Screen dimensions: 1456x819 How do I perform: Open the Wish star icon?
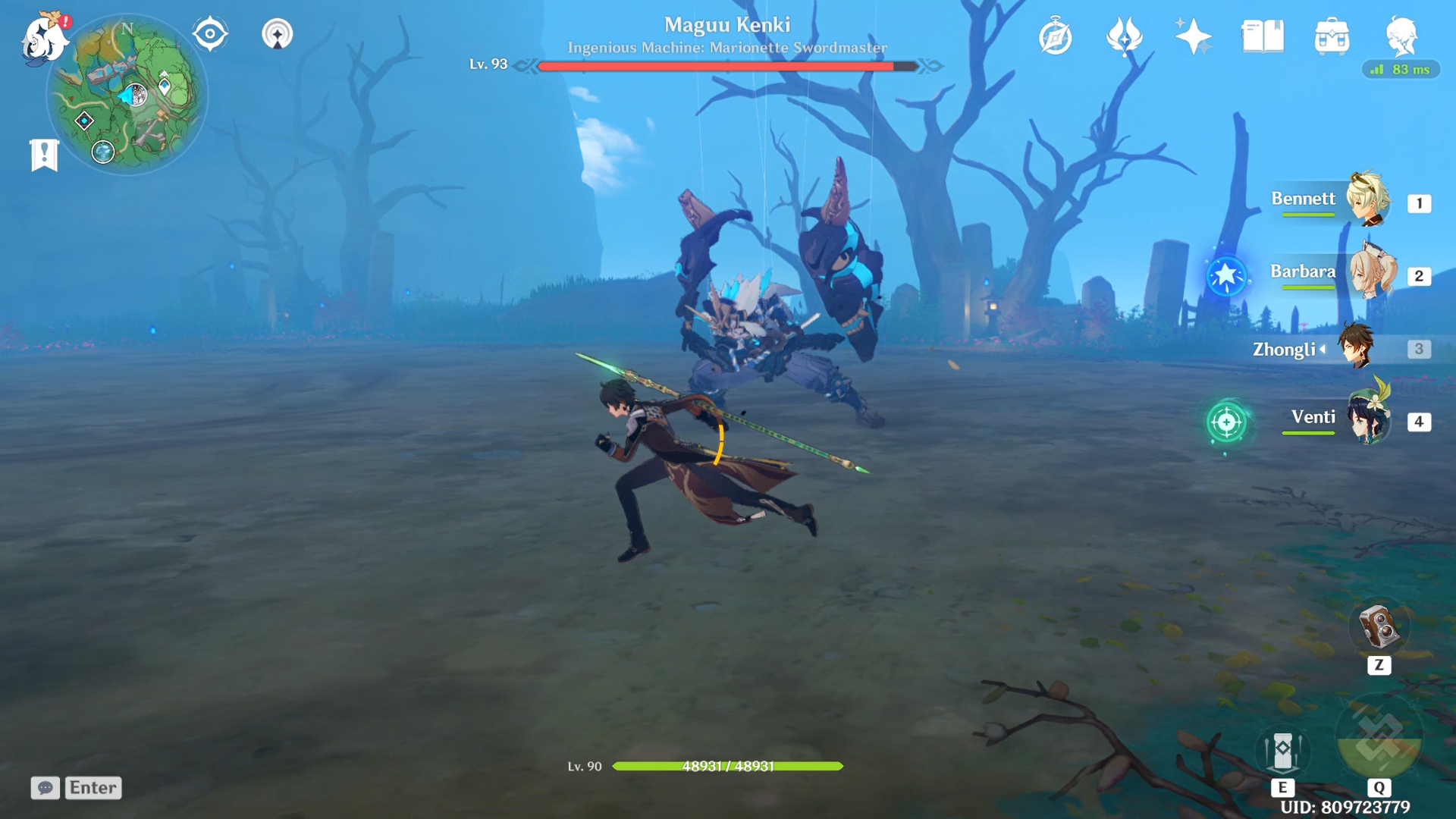point(1193,34)
